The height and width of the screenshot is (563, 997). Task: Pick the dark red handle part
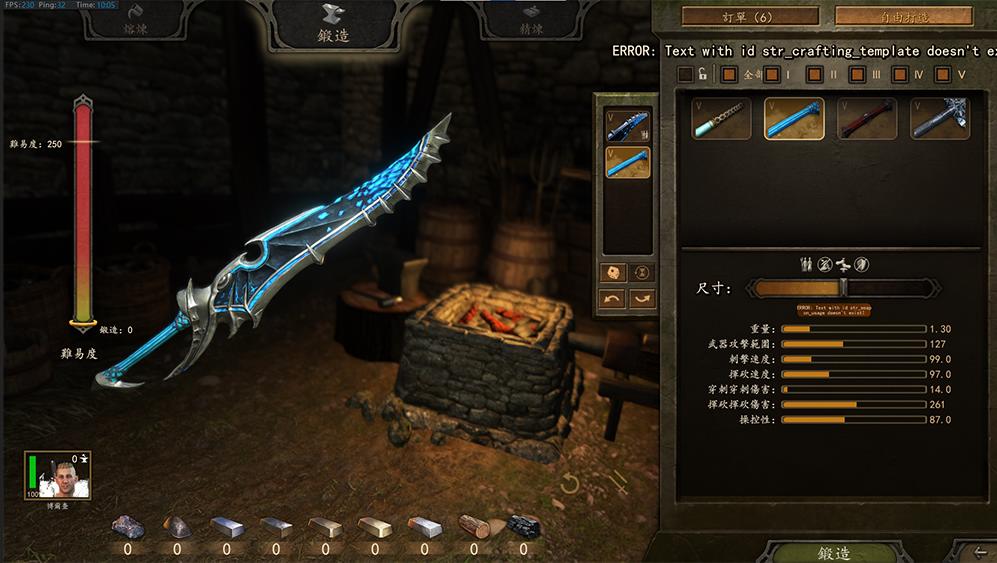(866, 118)
